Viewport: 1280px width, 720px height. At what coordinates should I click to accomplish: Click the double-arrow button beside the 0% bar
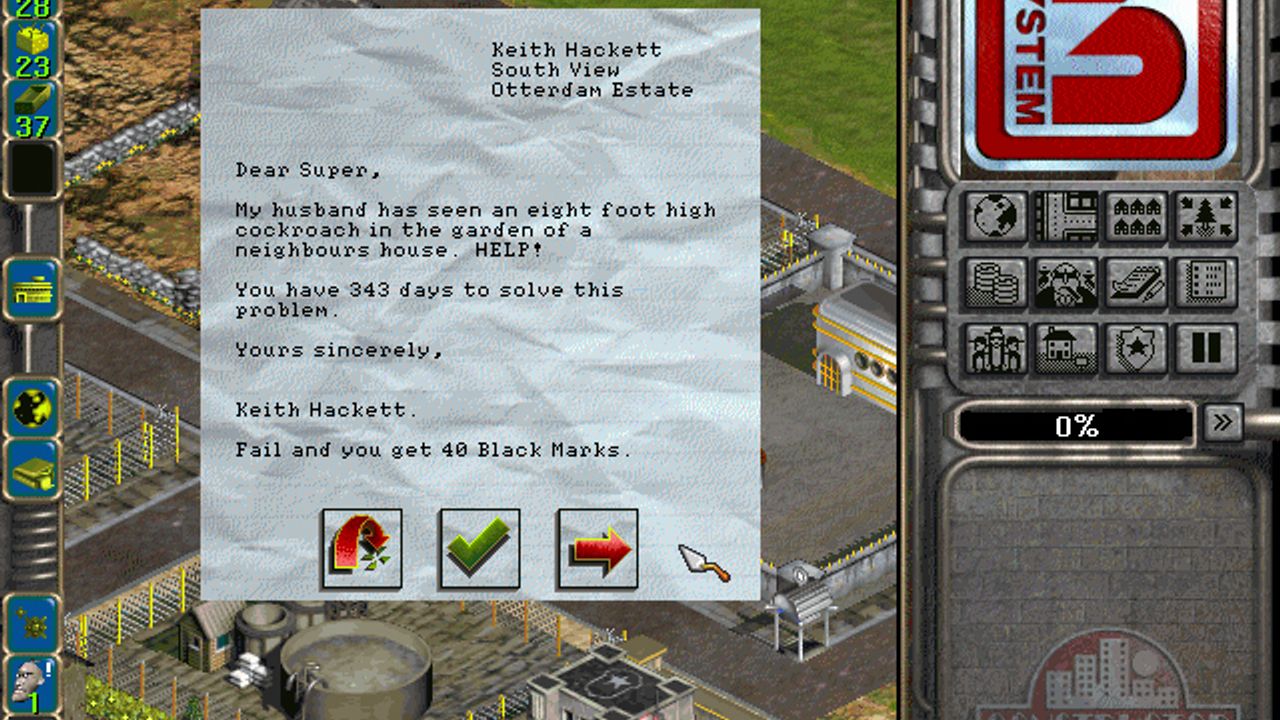tap(1222, 422)
